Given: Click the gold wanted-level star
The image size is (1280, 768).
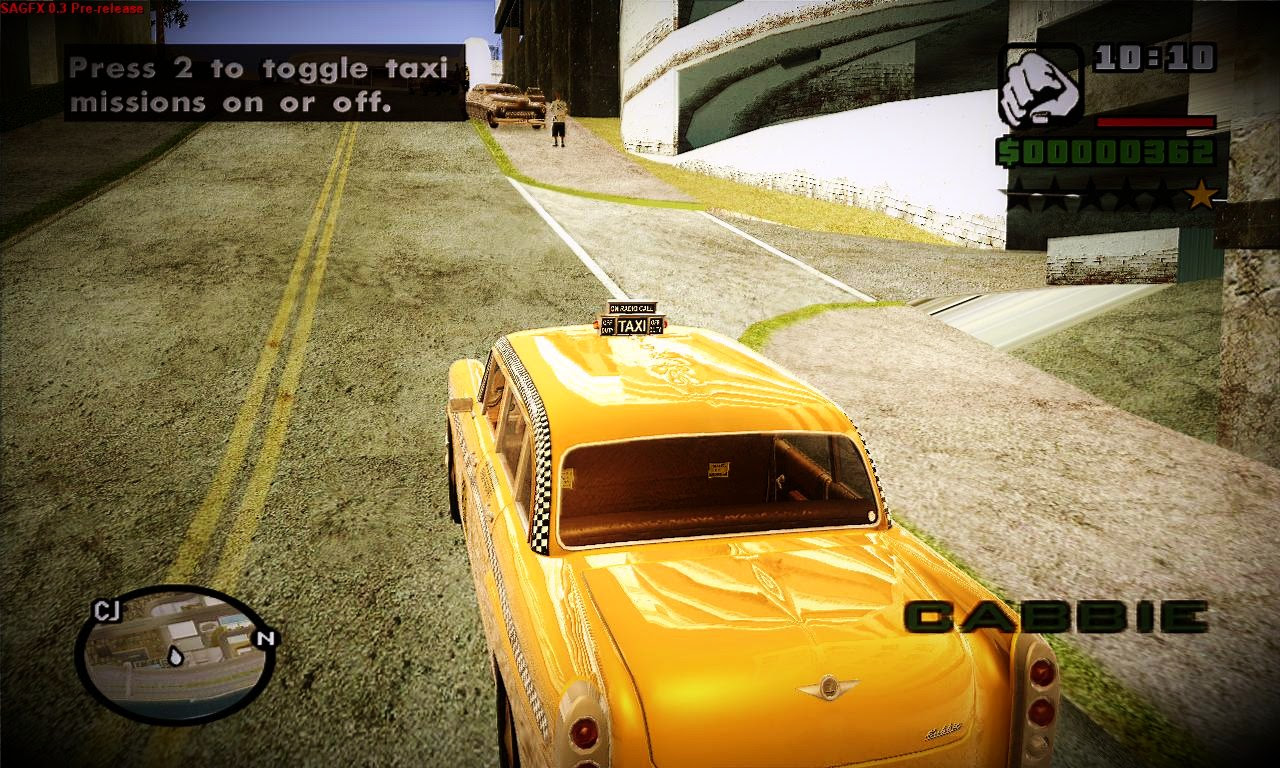Looking at the screenshot, I should [x=1199, y=196].
